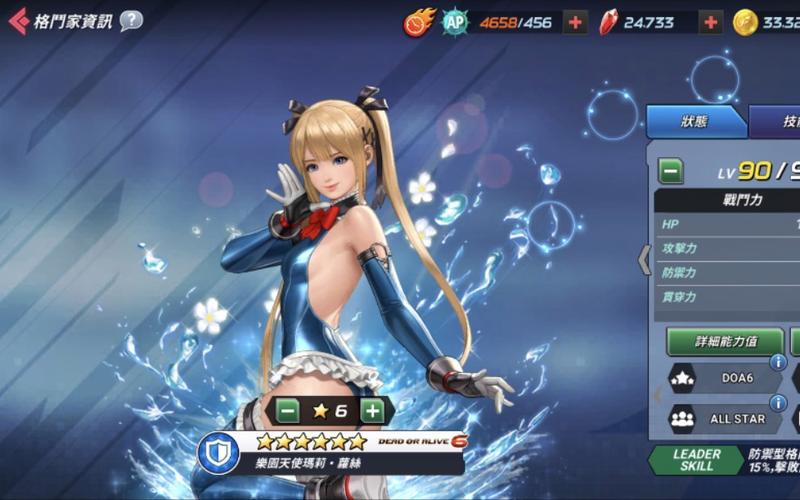Show info for the DOA6 tag
The height and width of the screenshot is (500, 800).
[776, 363]
